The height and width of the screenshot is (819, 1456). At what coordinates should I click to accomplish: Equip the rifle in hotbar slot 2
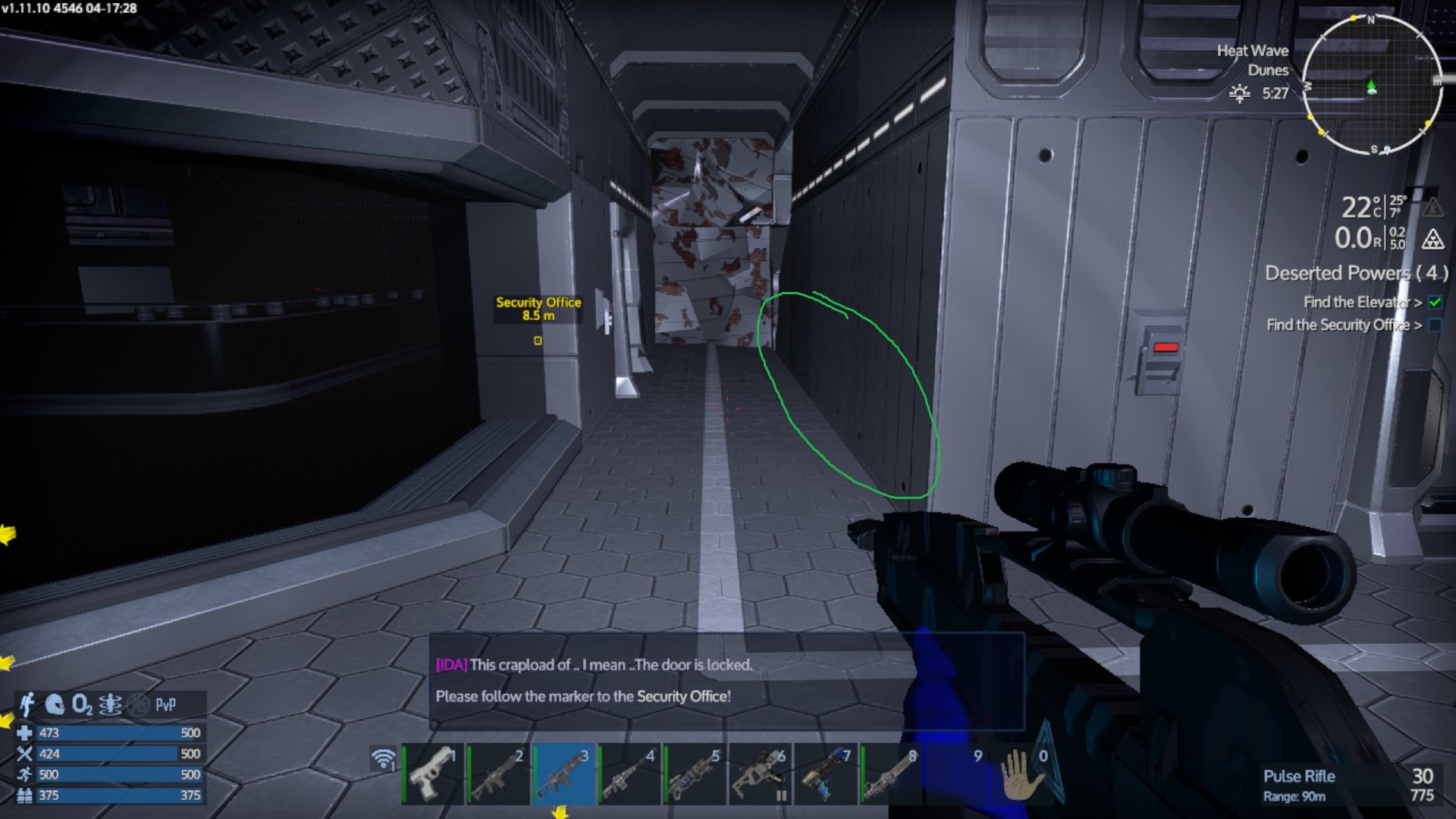pyautogui.click(x=498, y=773)
